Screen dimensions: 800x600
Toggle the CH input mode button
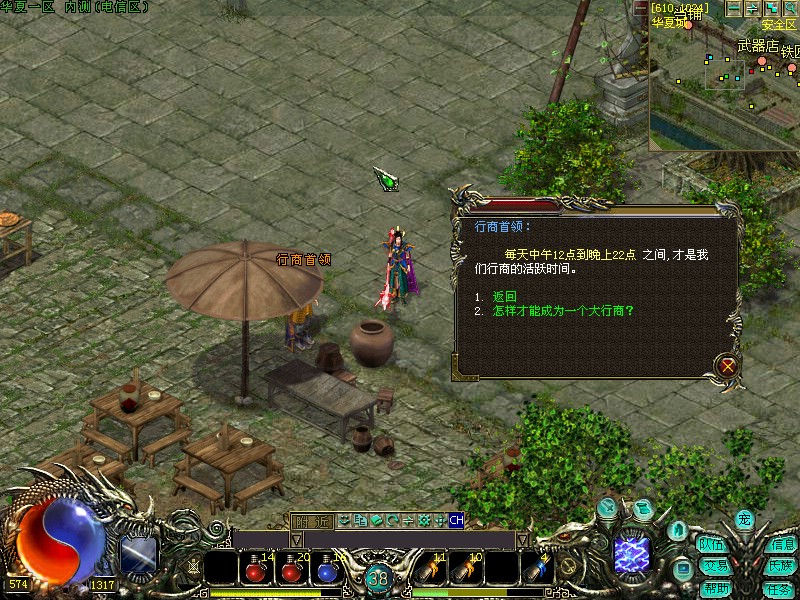click(456, 520)
